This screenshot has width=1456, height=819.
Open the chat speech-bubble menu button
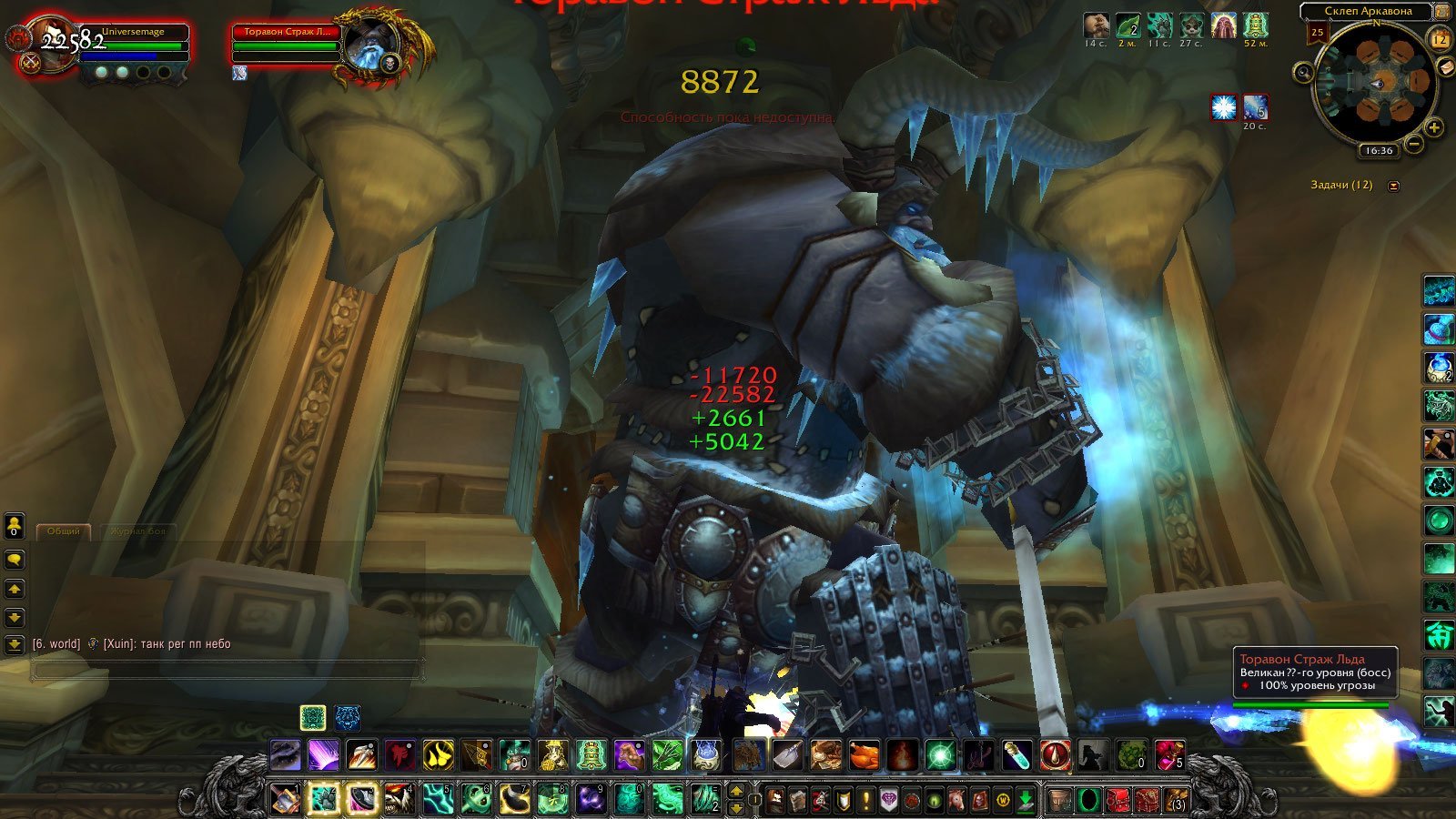tap(15, 560)
